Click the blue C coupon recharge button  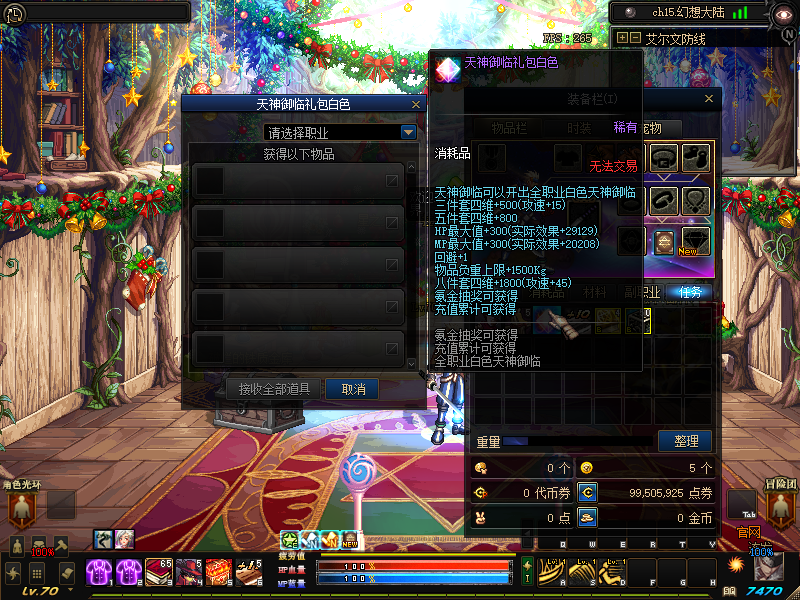pos(588,493)
